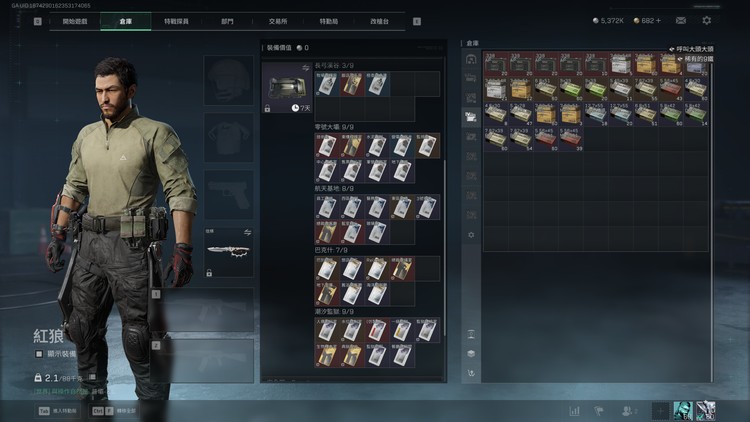Open the mail envelope icon
Screen dimensions: 750x422
coord(680,20)
